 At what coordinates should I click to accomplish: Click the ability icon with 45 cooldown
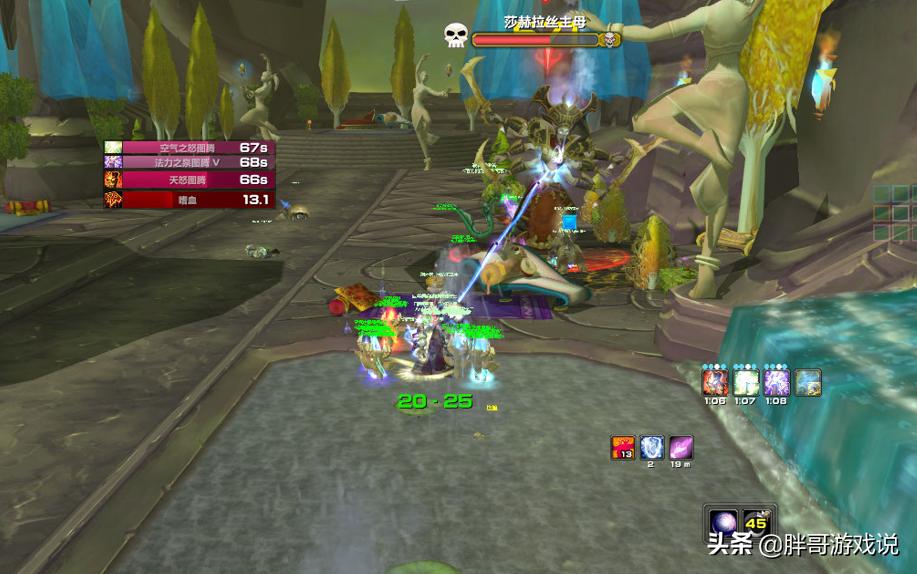(x=756, y=521)
